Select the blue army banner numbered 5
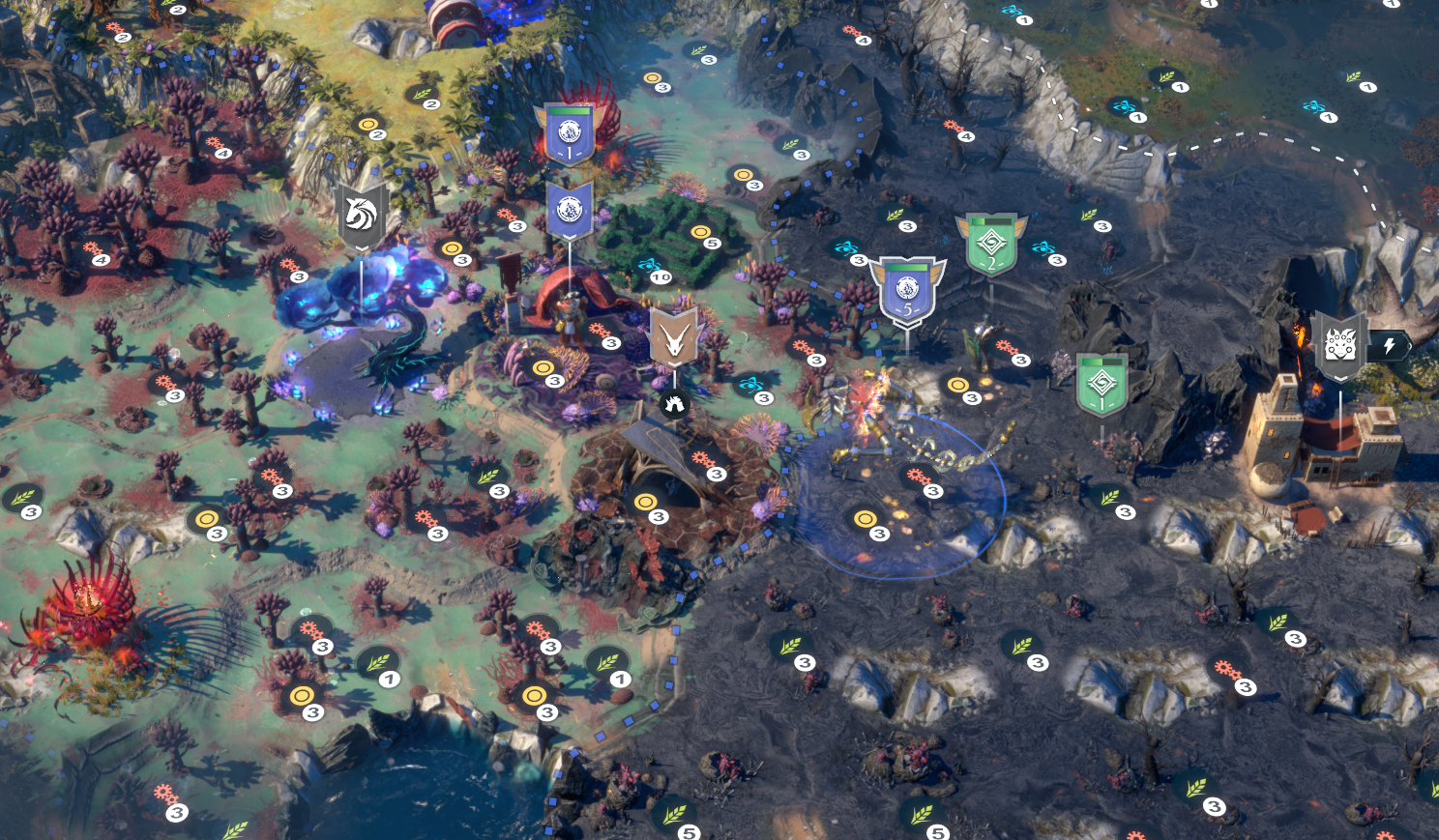Screen dimensions: 1439x840 906,290
